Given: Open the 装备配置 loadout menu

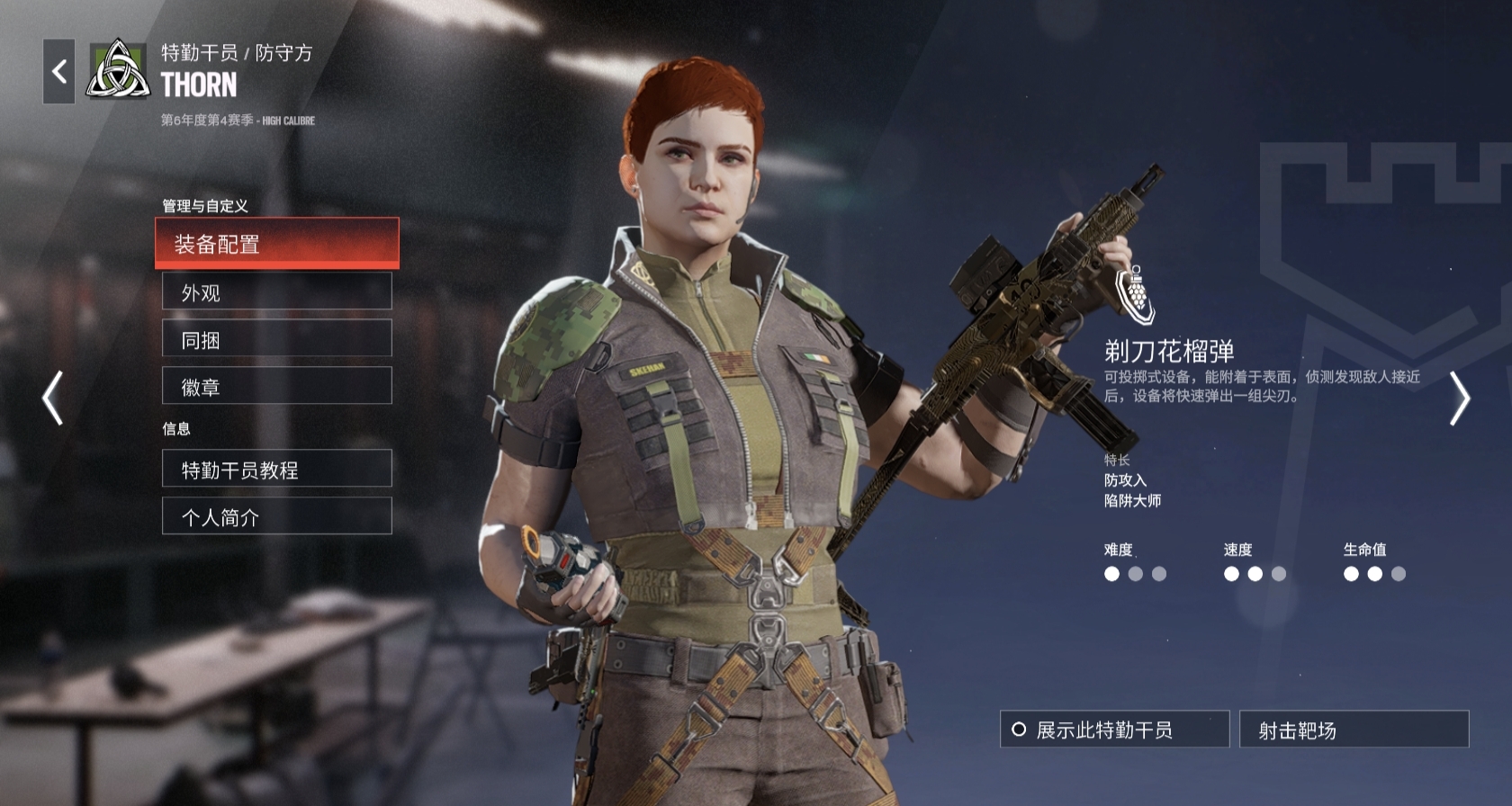Looking at the screenshot, I should click(x=276, y=243).
